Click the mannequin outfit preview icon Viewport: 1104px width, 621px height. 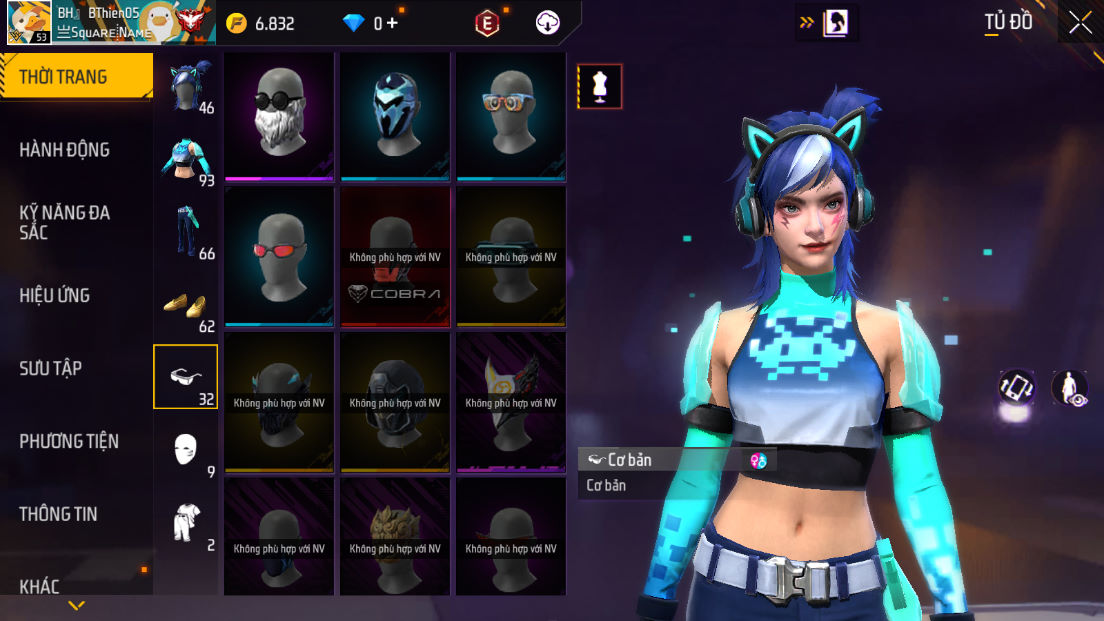coord(600,86)
